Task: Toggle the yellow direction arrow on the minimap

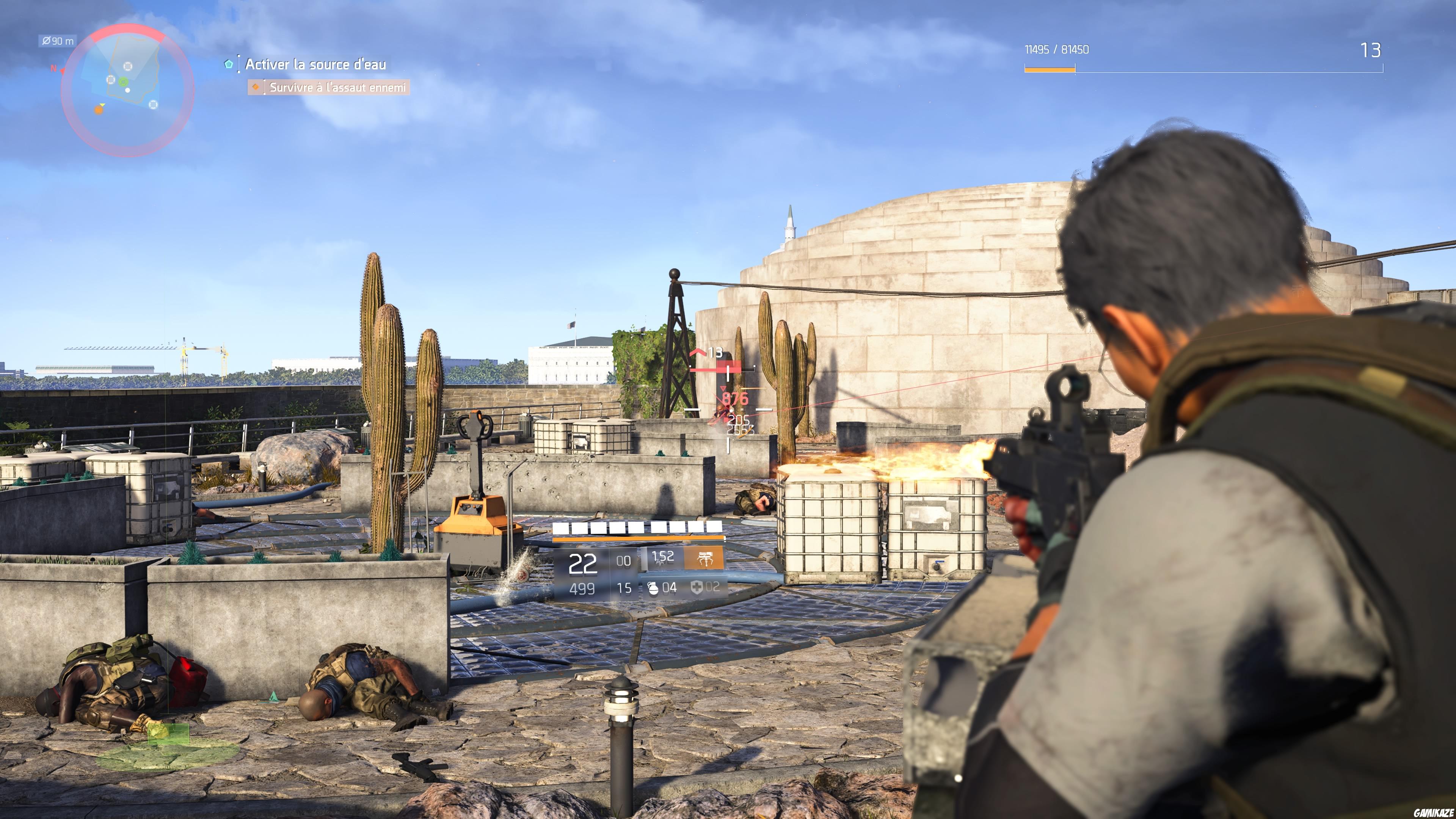Action: pyautogui.click(x=102, y=105)
